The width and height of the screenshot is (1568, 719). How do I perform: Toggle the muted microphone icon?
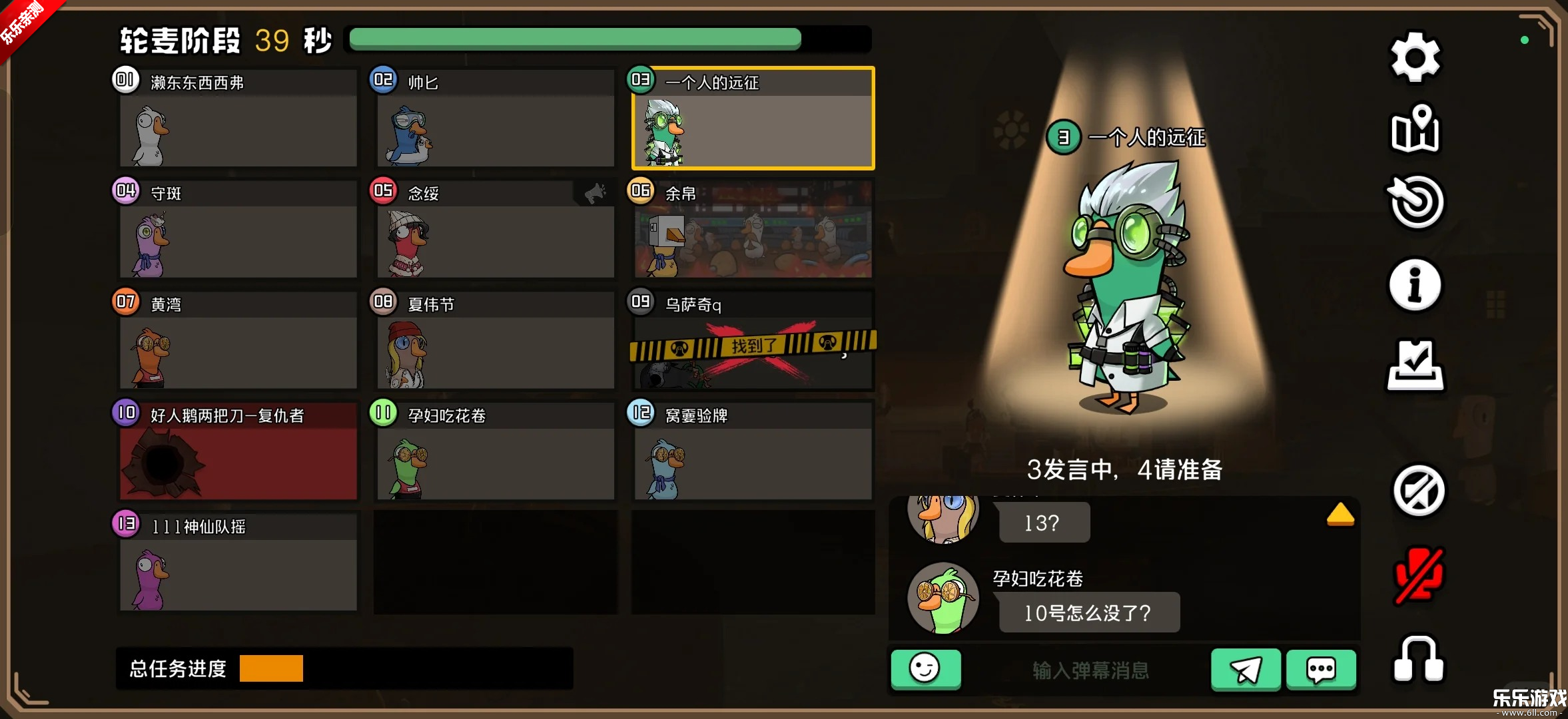click(1418, 575)
